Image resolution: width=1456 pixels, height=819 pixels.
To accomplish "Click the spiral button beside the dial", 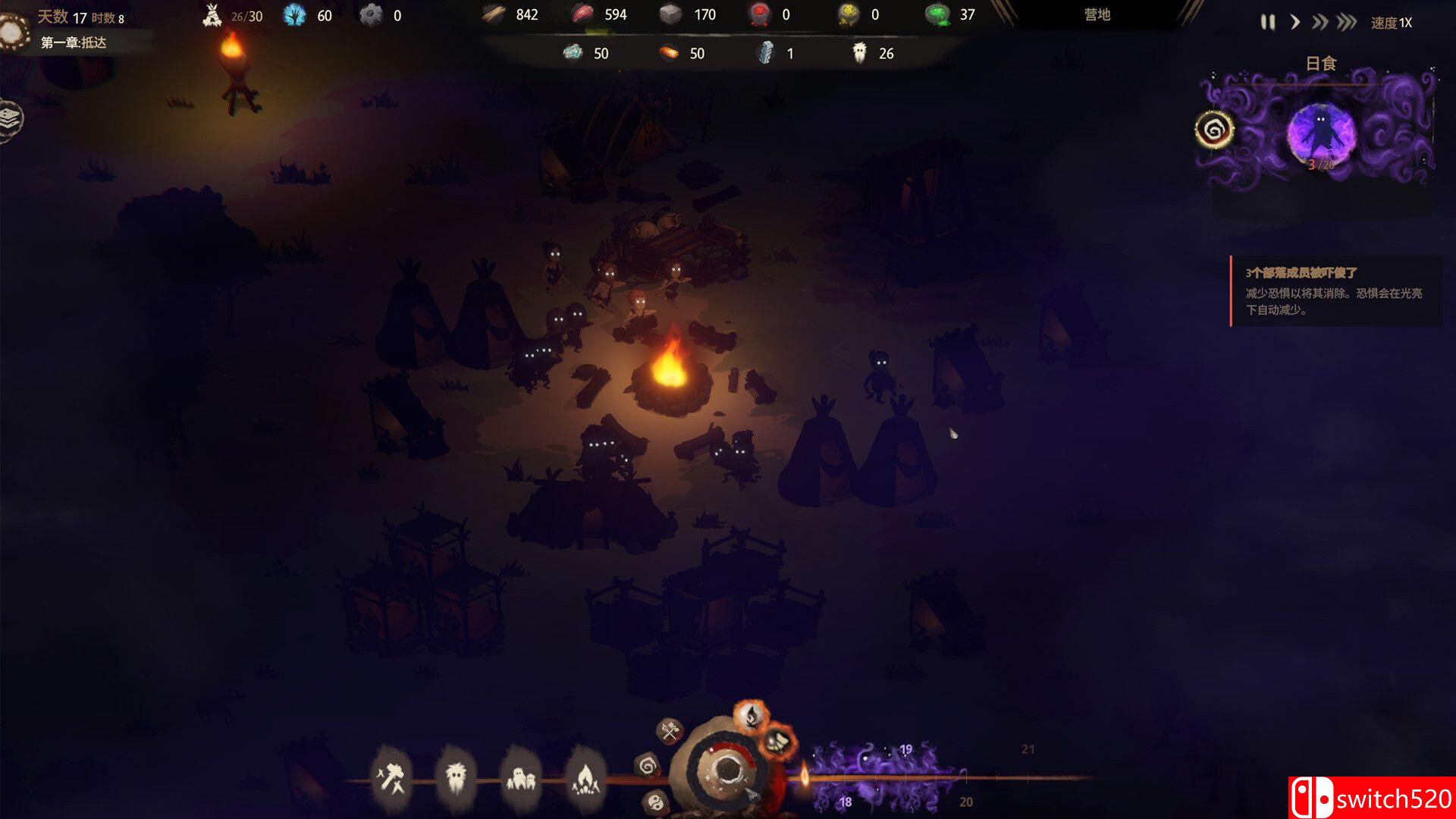I will point(648,766).
